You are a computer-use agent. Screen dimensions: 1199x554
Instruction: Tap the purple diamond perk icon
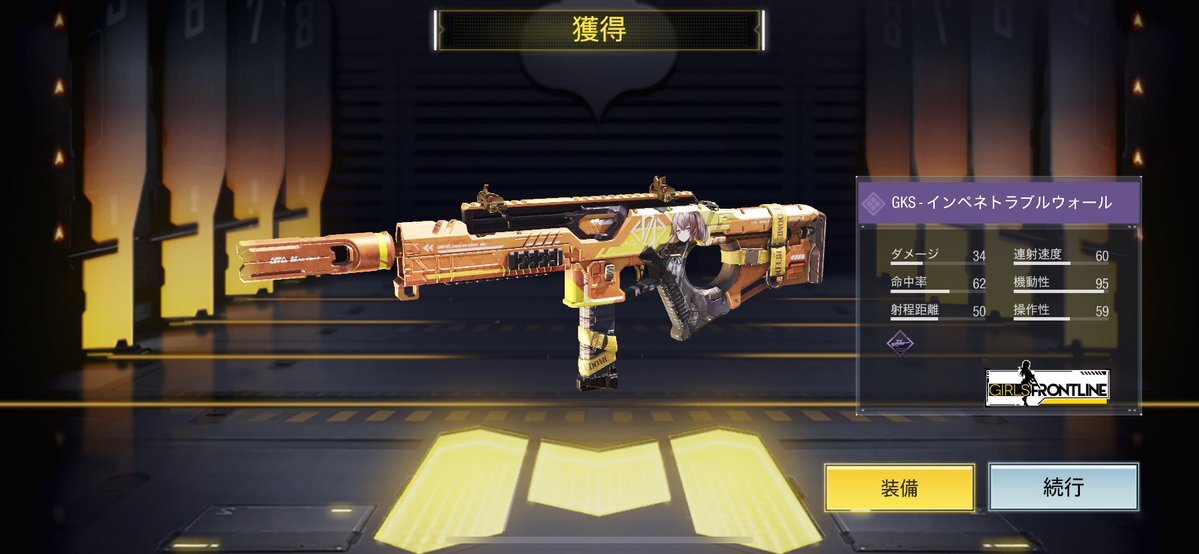pyautogui.click(x=901, y=343)
